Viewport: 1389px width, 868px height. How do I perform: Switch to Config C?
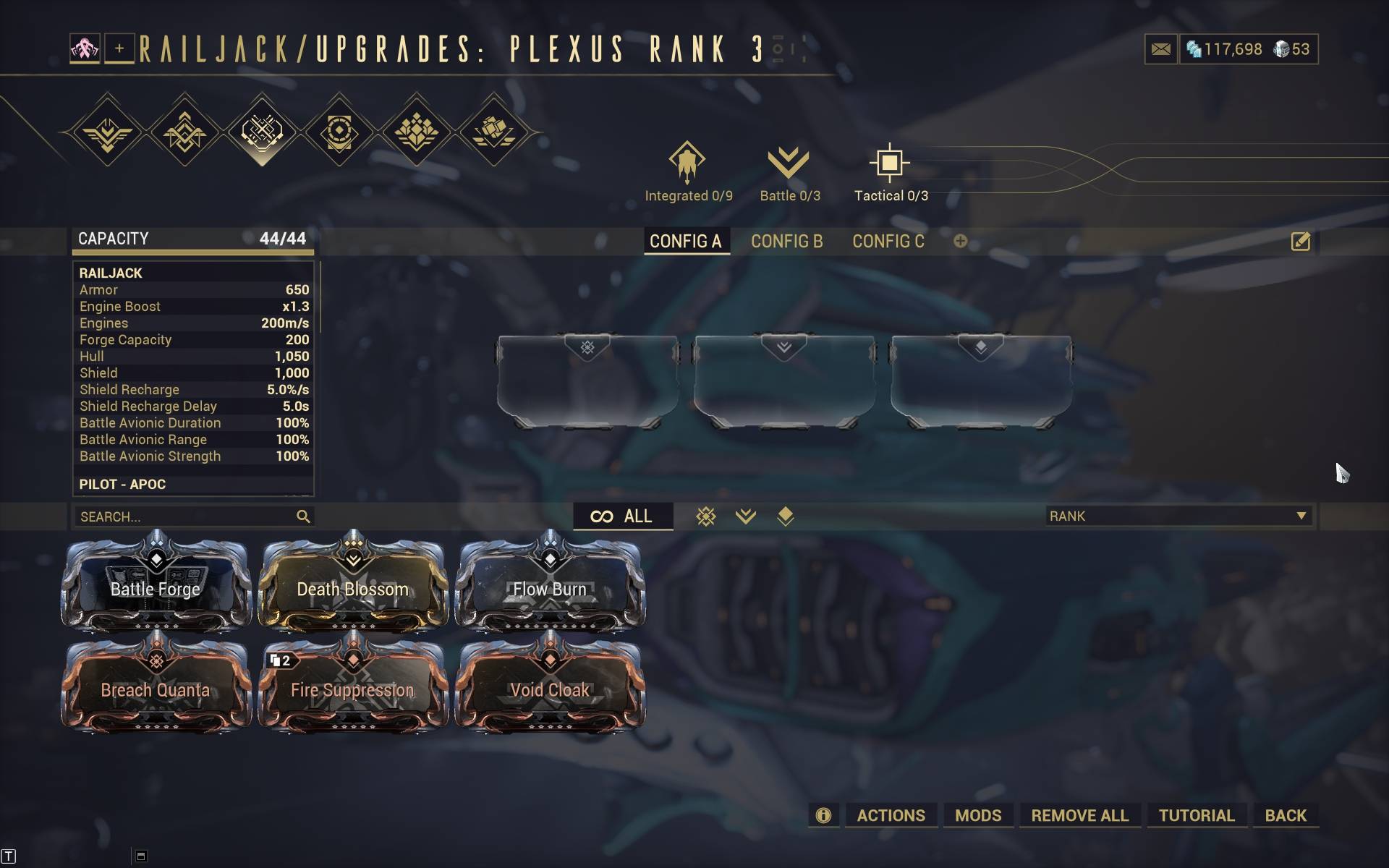point(888,242)
